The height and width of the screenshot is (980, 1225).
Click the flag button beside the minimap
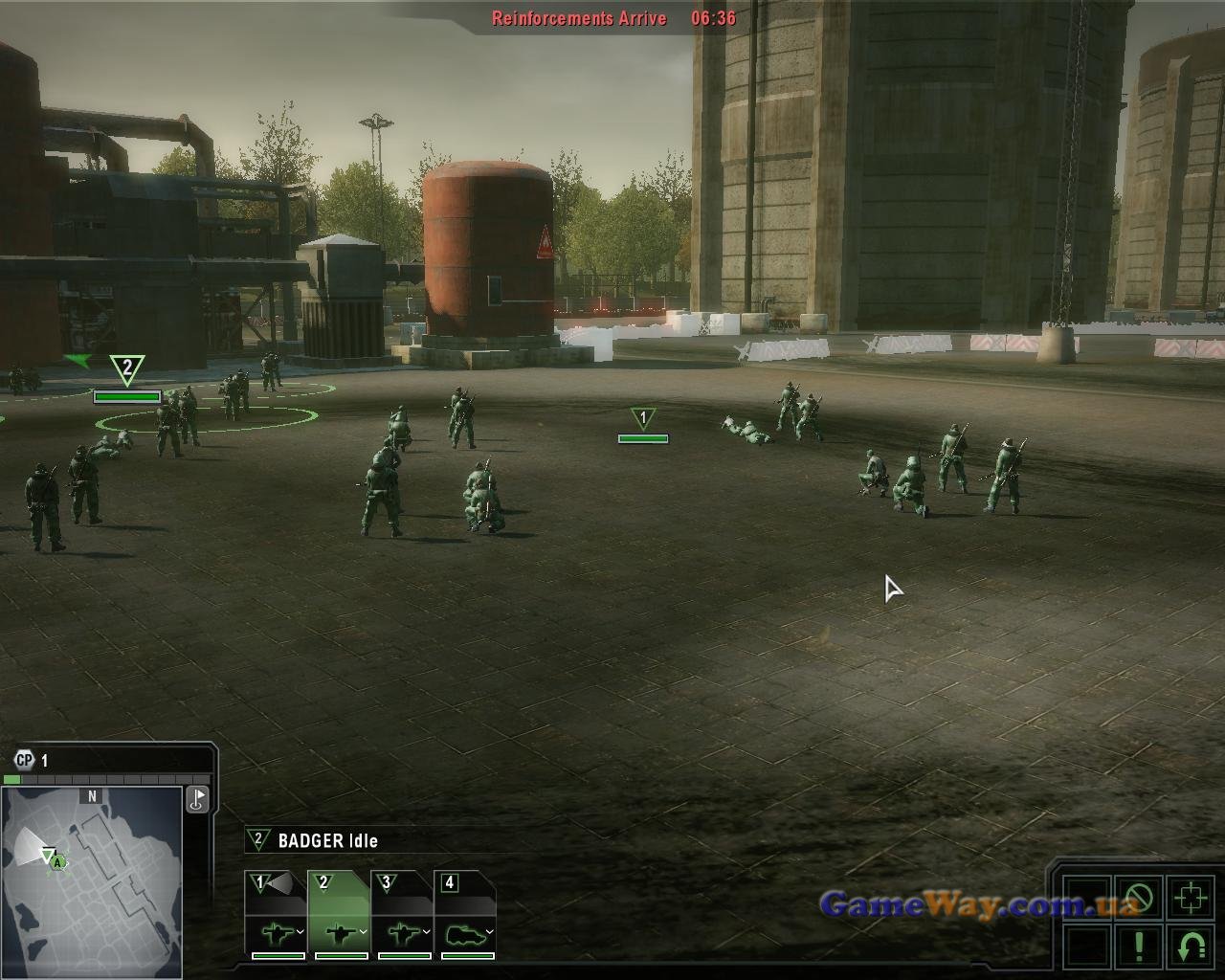pyautogui.click(x=197, y=799)
